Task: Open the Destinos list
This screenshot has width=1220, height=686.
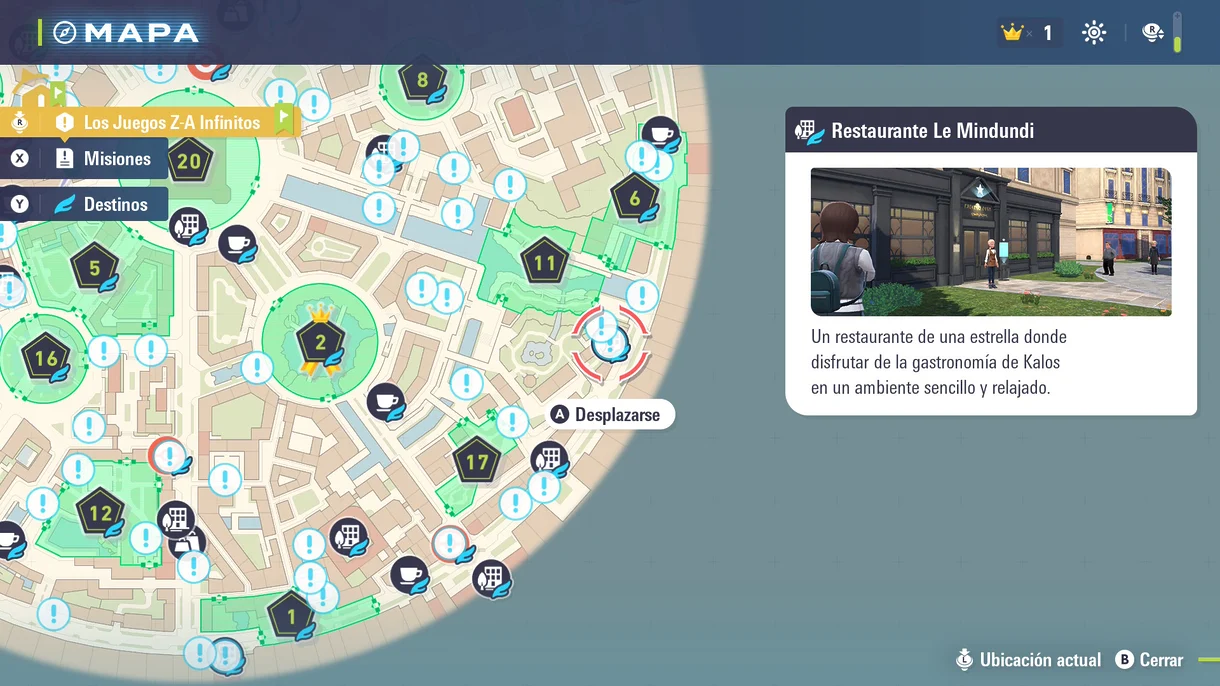Action: point(102,205)
